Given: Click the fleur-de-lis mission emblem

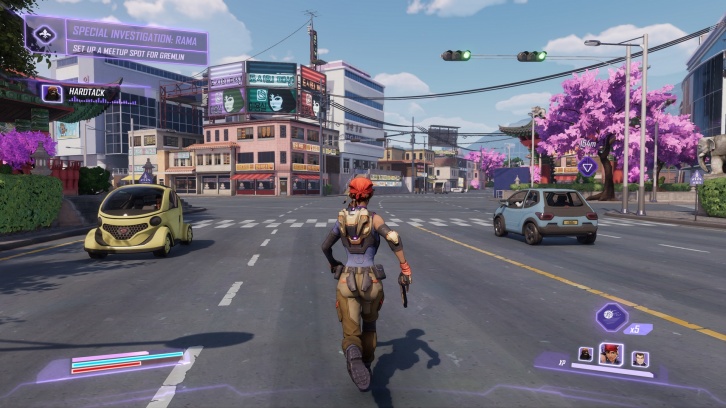Looking at the screenshot, I should point(45,34).
